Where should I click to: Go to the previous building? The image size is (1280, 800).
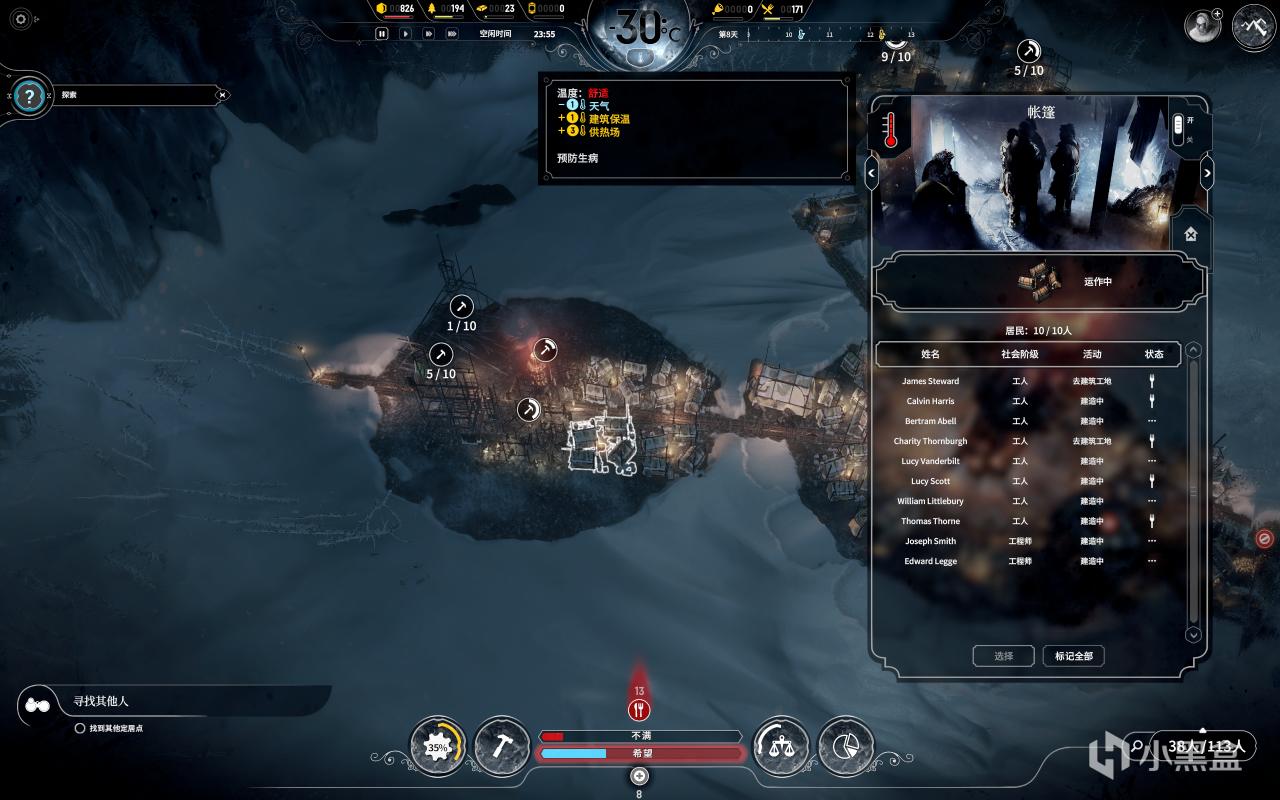tap(871, 173)
